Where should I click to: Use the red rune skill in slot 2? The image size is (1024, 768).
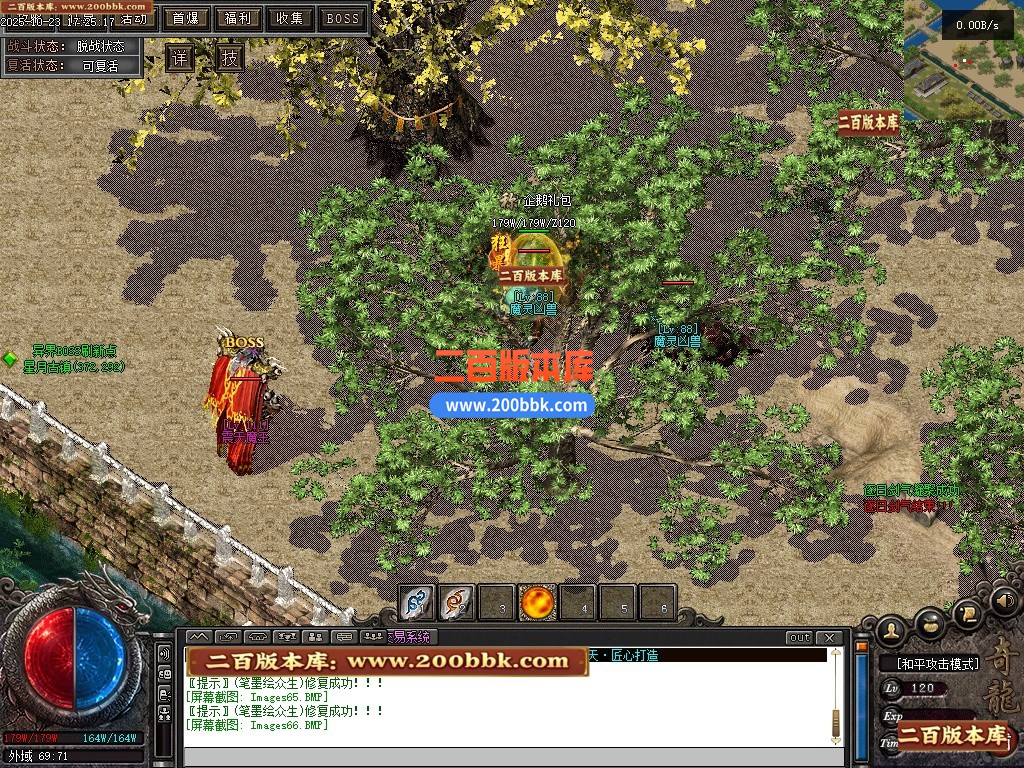457,603
